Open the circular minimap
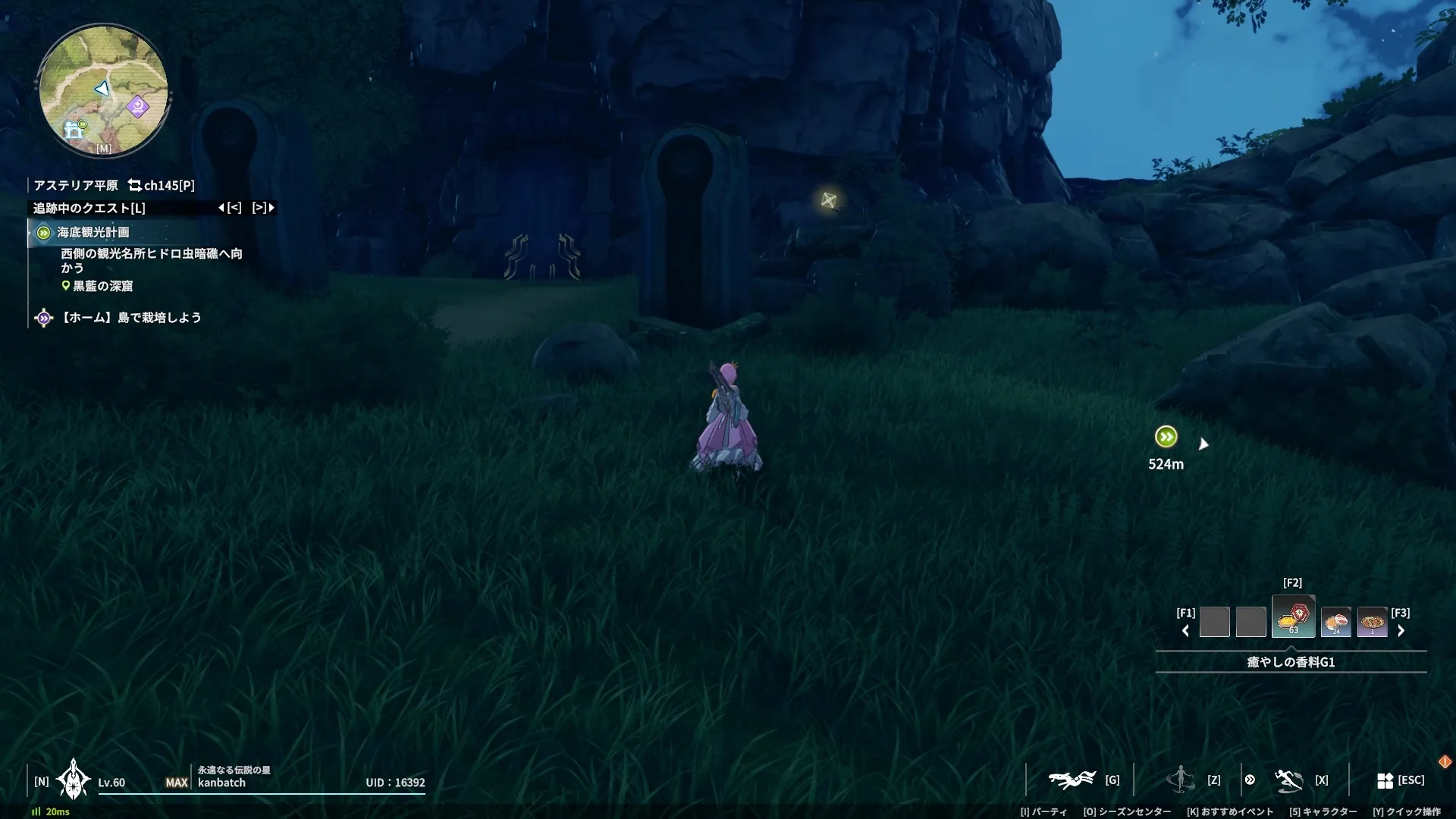This screenshot has height=819, width=1456. (103, 90)
